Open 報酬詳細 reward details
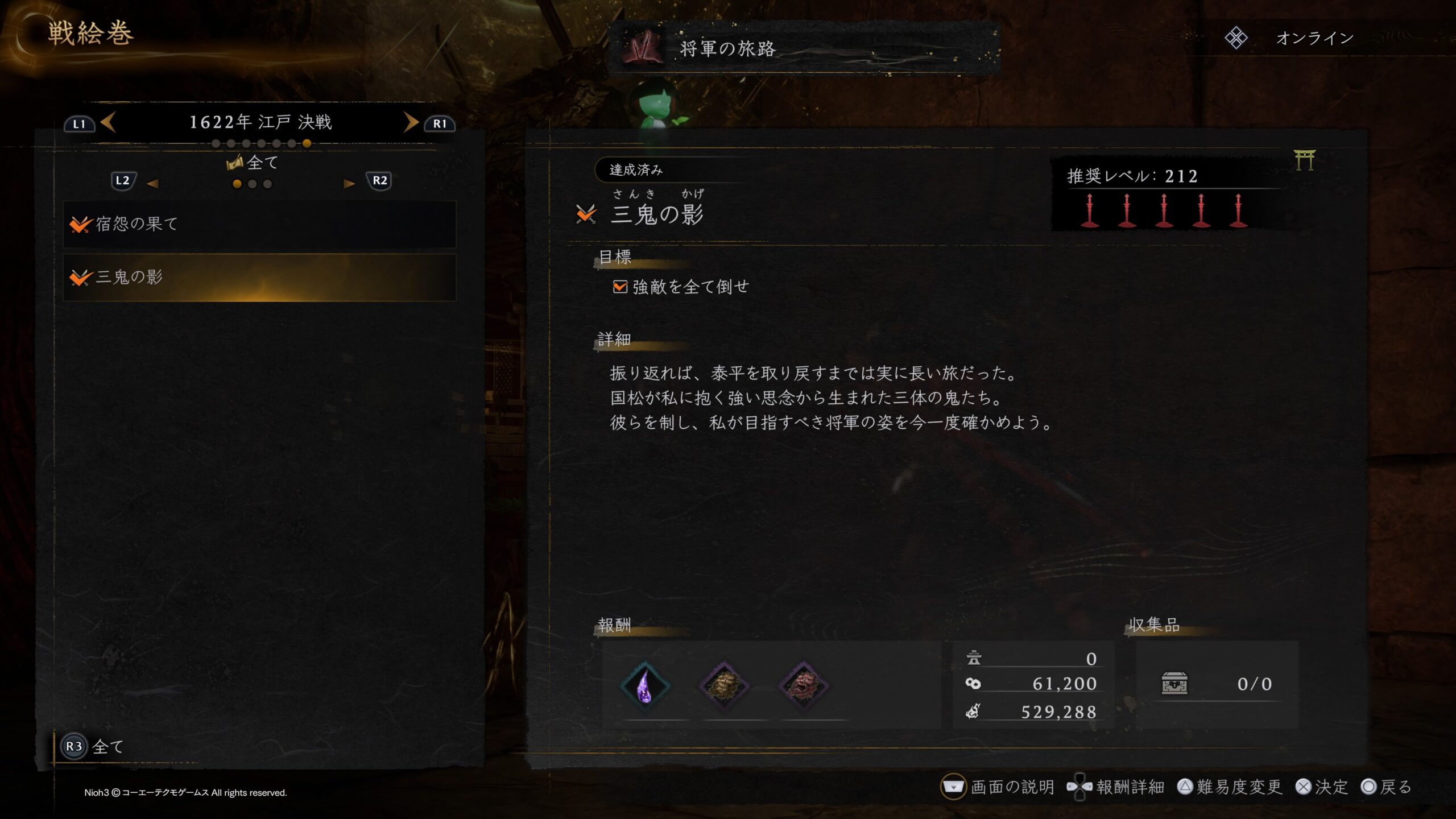 coord(1116,787)
